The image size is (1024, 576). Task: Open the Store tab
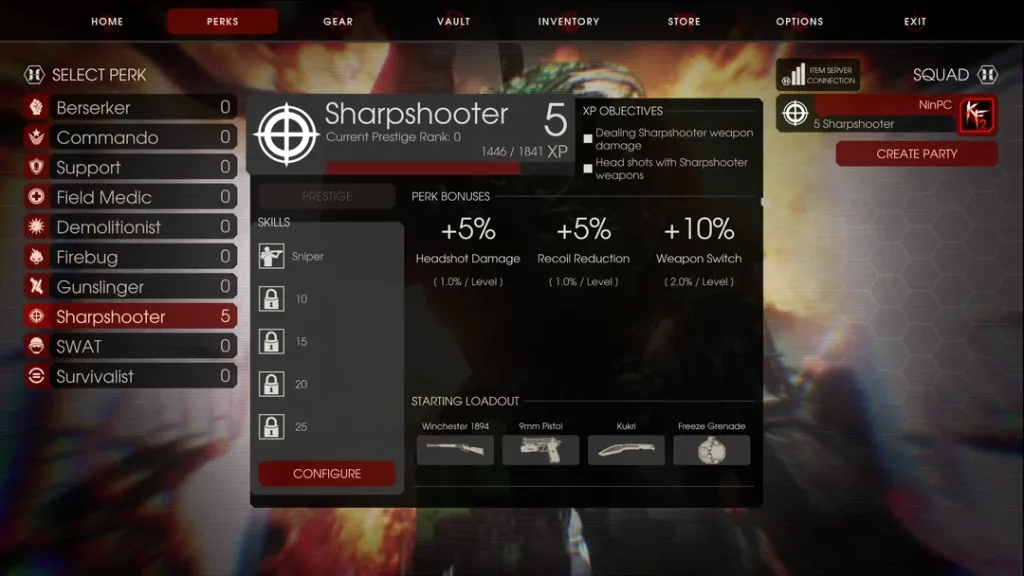685,21
